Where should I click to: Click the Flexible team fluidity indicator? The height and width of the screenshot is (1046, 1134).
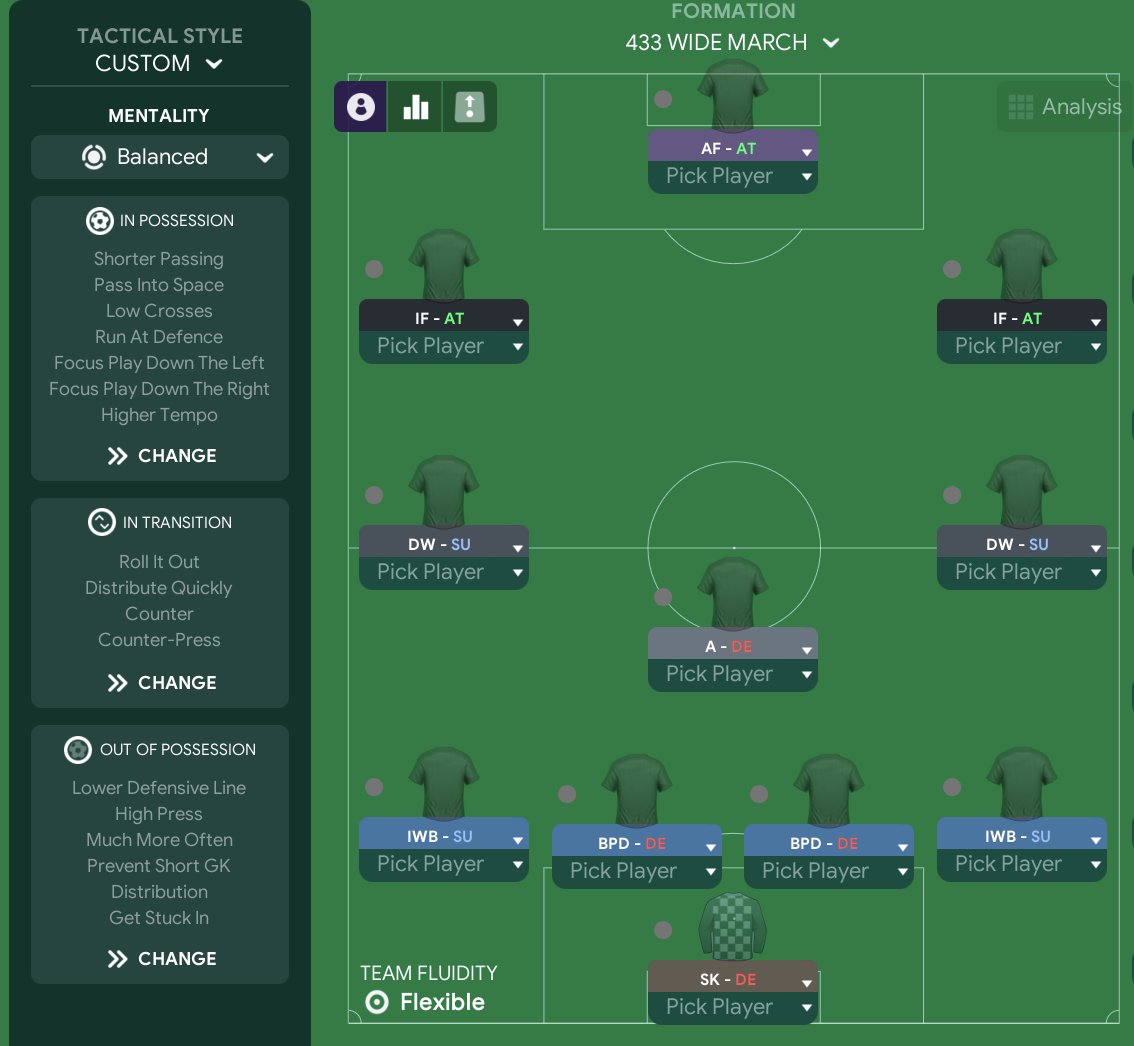tap(426, 1002)
